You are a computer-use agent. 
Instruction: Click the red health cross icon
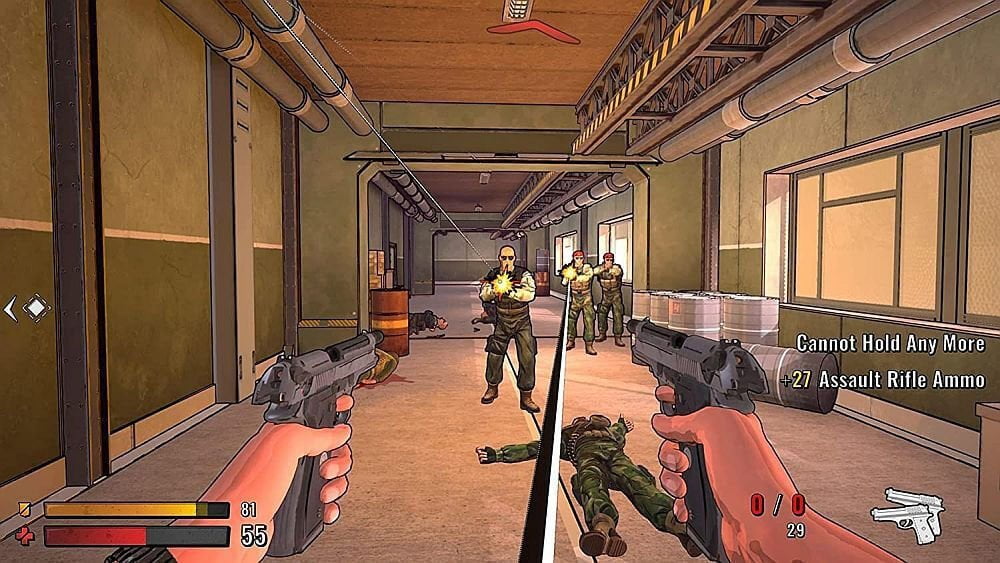click(x=25, y=536)
